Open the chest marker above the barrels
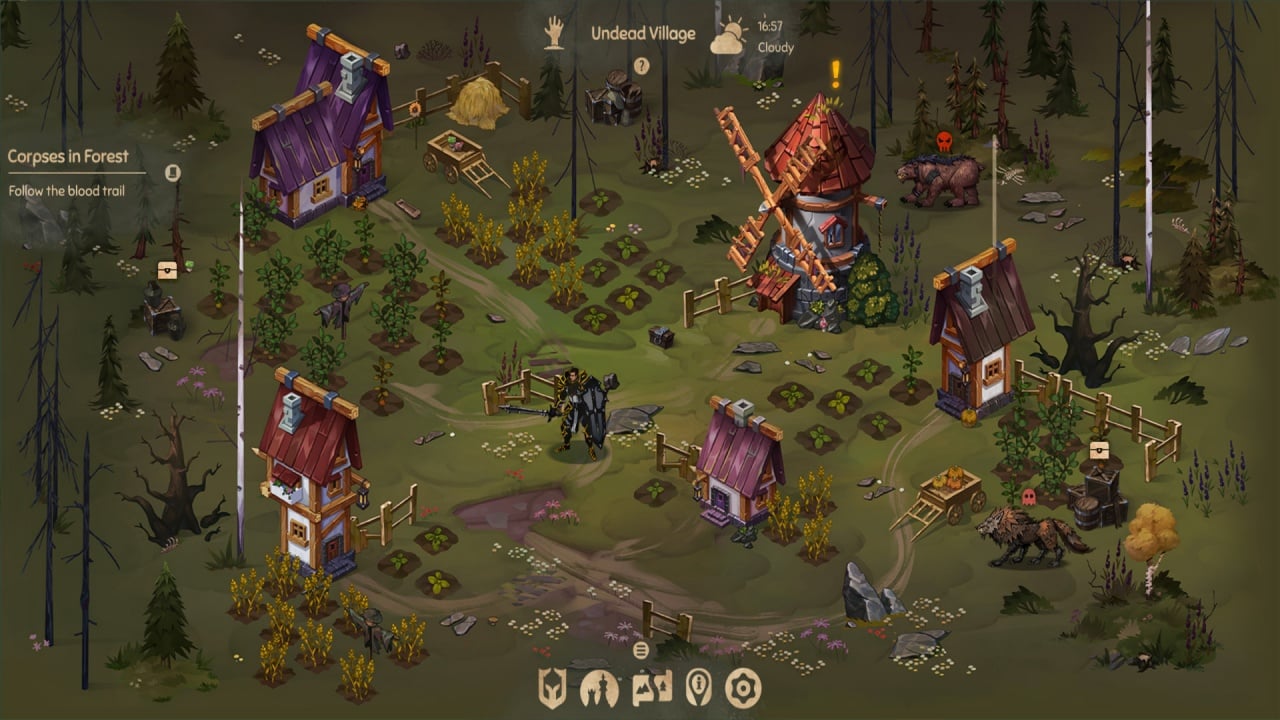The height and width of the screenshot is (720, 1280). [x=1099, y=449]
